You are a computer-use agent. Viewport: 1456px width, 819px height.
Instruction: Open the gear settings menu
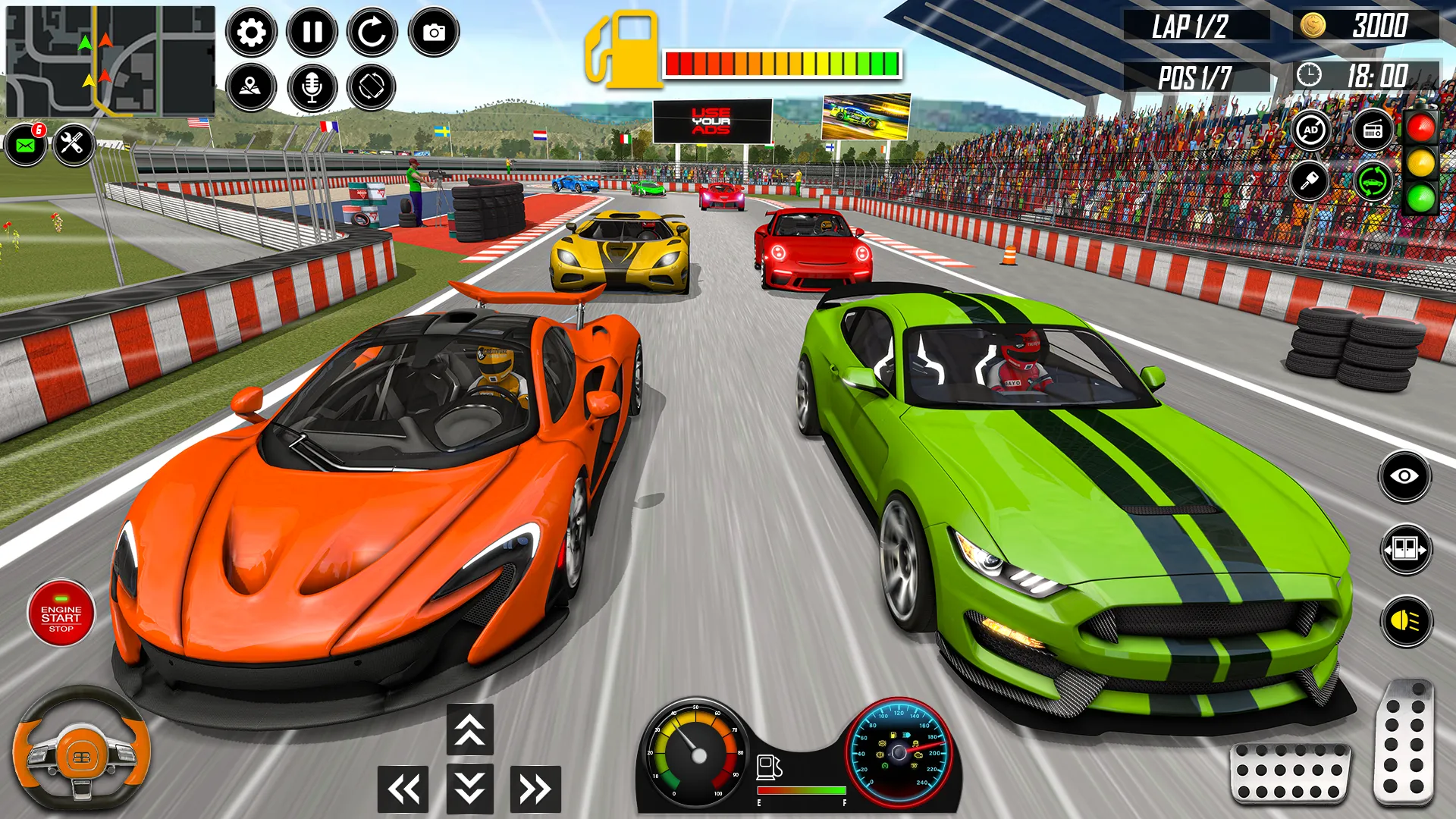251,32
